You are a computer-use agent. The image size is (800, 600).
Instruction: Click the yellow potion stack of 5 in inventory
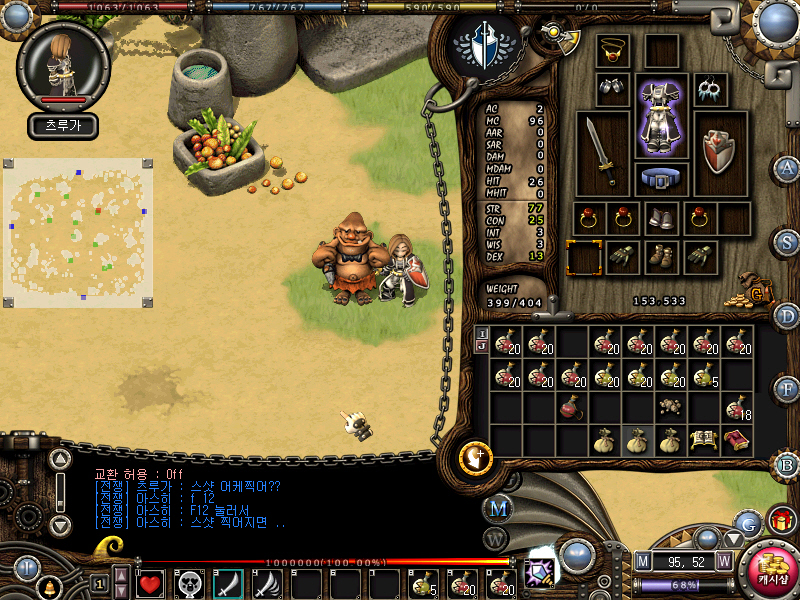click(704, 375)
